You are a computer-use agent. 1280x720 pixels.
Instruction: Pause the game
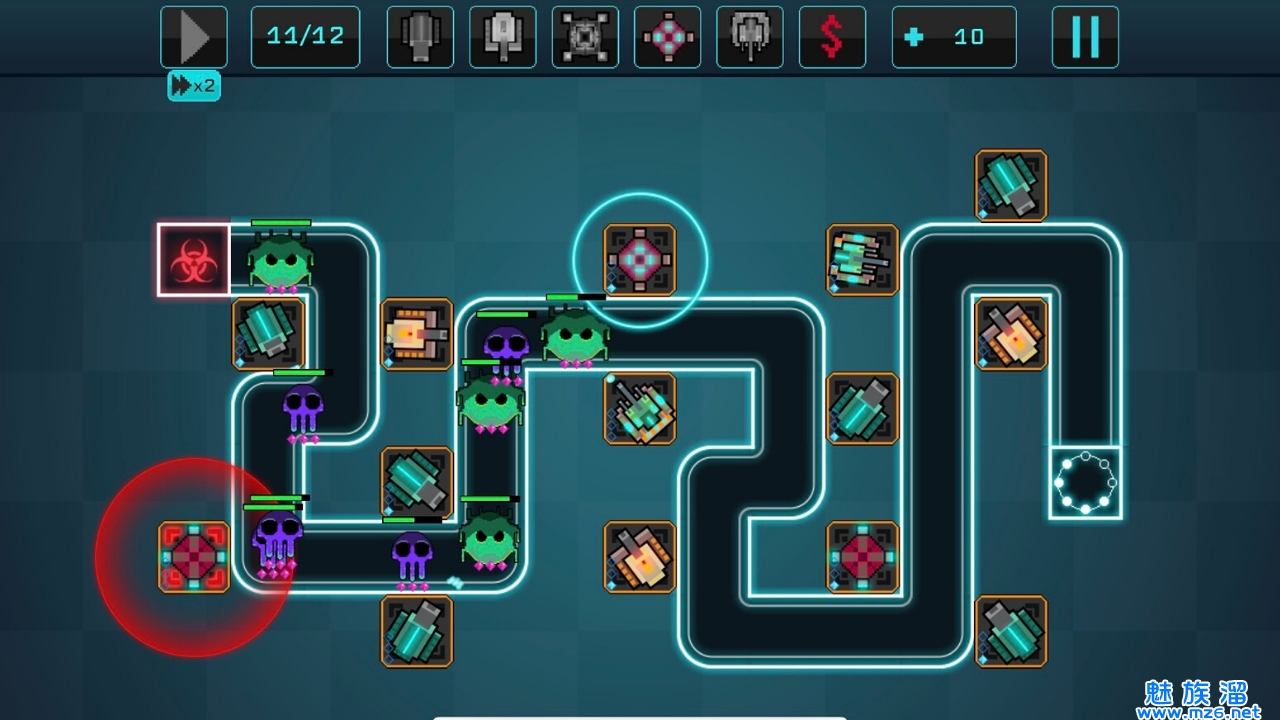click(1085, 37)
